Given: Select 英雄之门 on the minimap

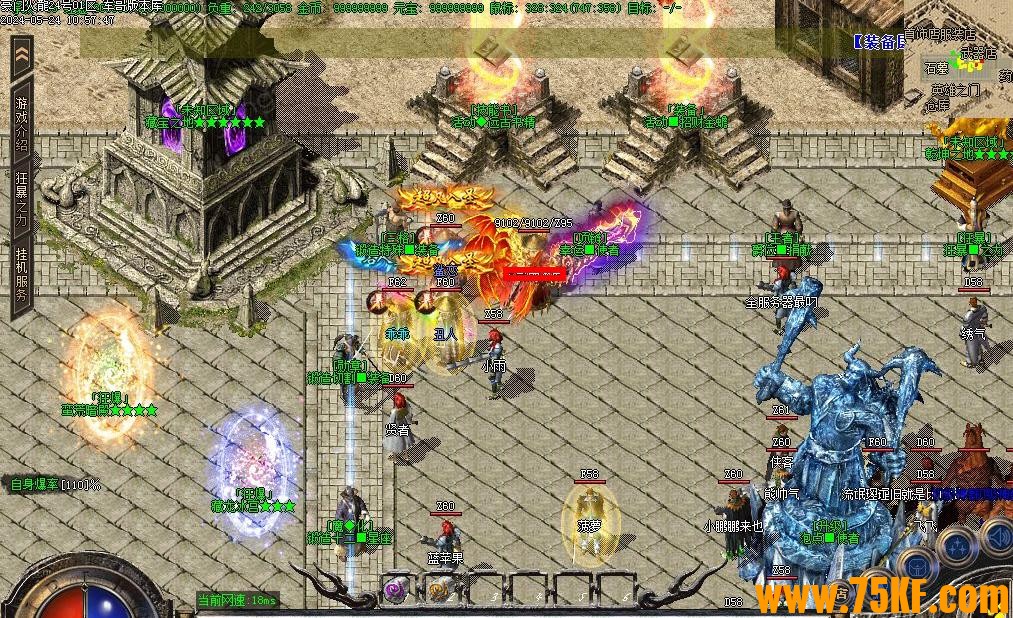Looking at the screenshot, I should point(954,90).
